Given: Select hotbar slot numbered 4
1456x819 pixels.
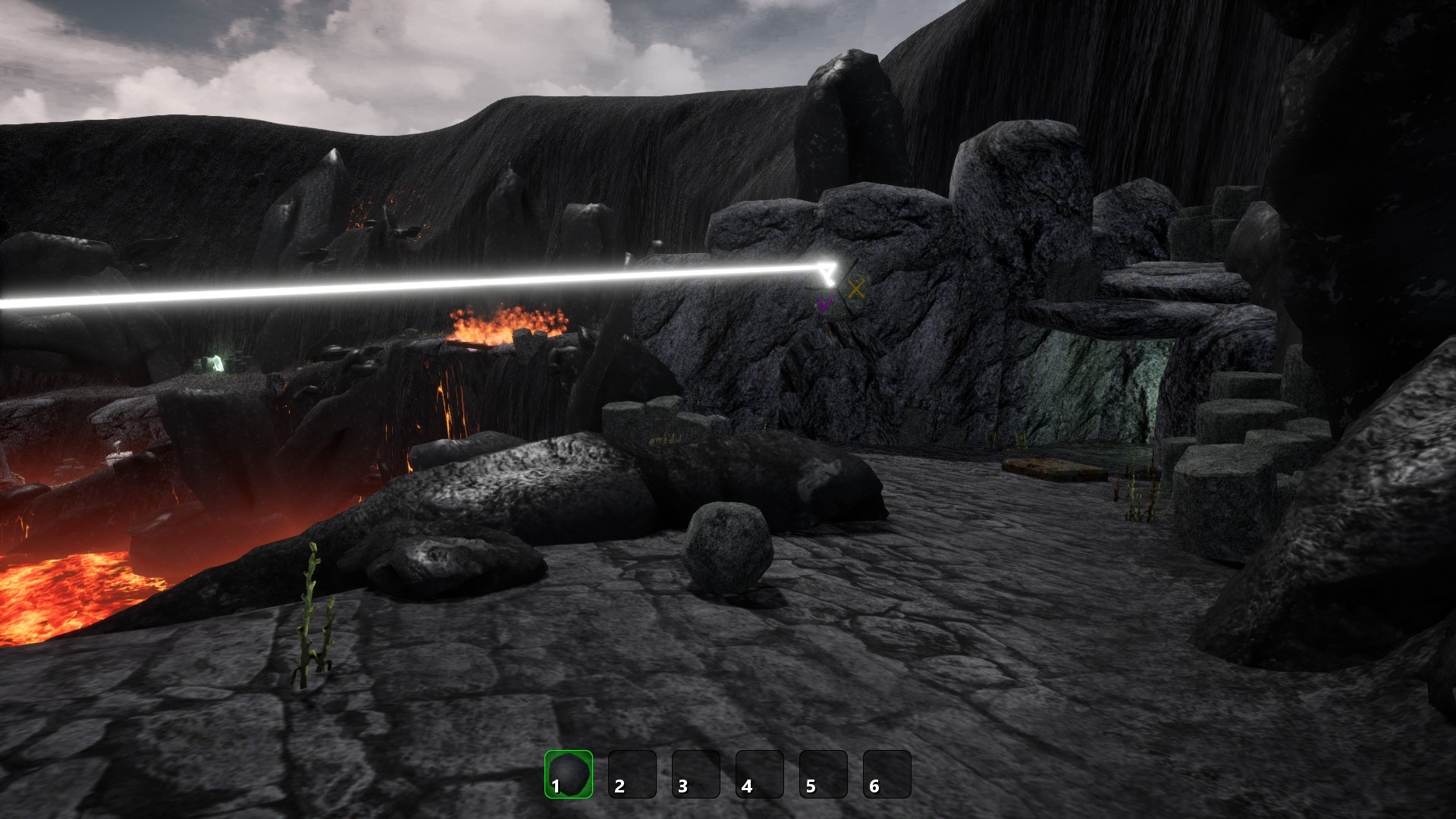Looking at the screenshot, I should pos(759,774).
